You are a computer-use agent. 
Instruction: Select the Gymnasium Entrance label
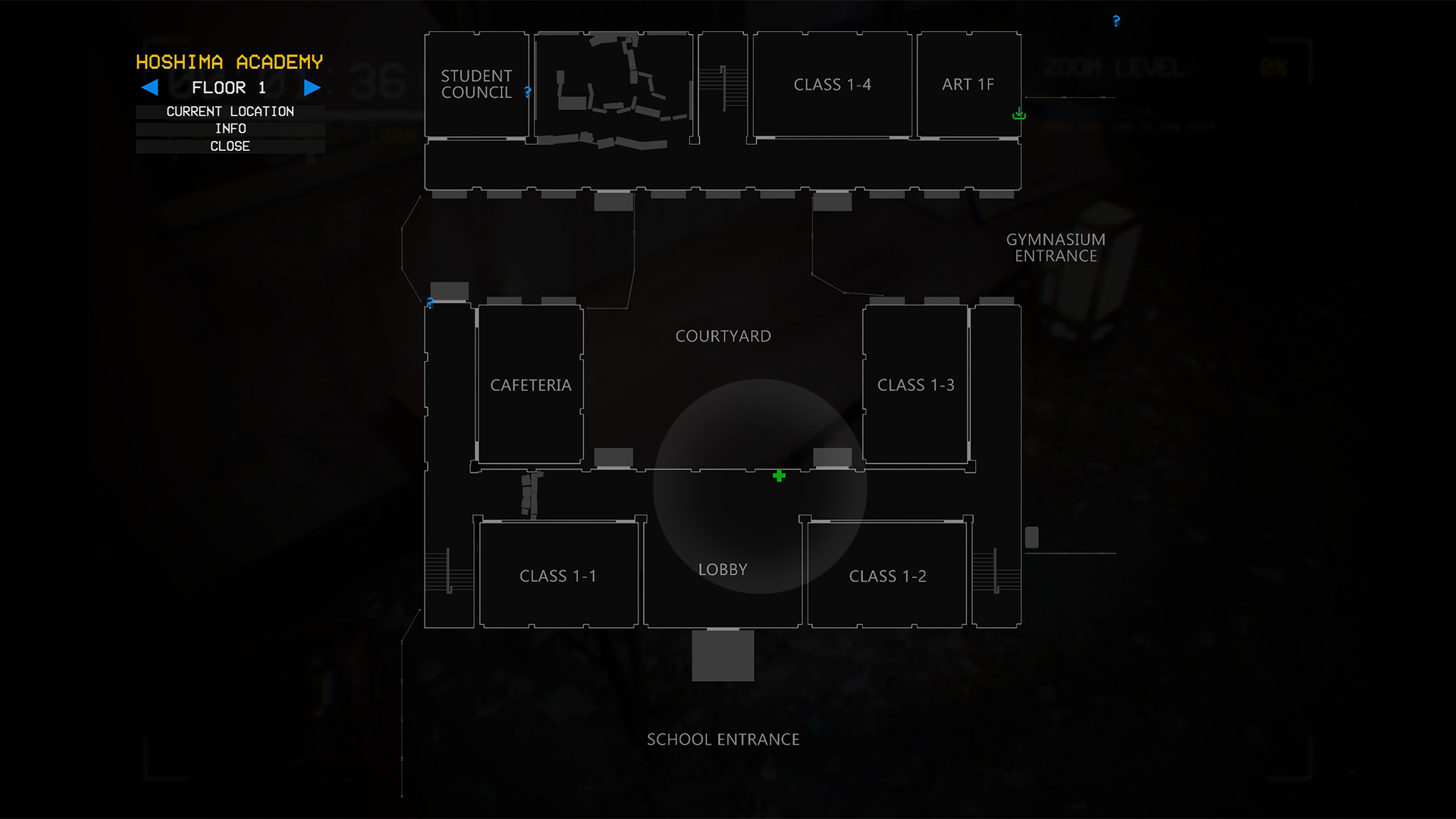(1056, 247)
